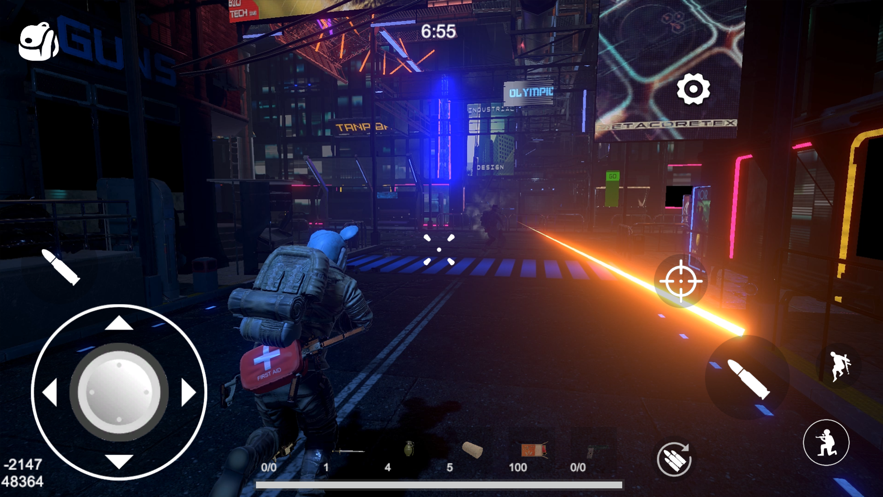Select the red medkit hotbar slot
The width and height of the screenshot is (883, 497).
click(532, 451)
